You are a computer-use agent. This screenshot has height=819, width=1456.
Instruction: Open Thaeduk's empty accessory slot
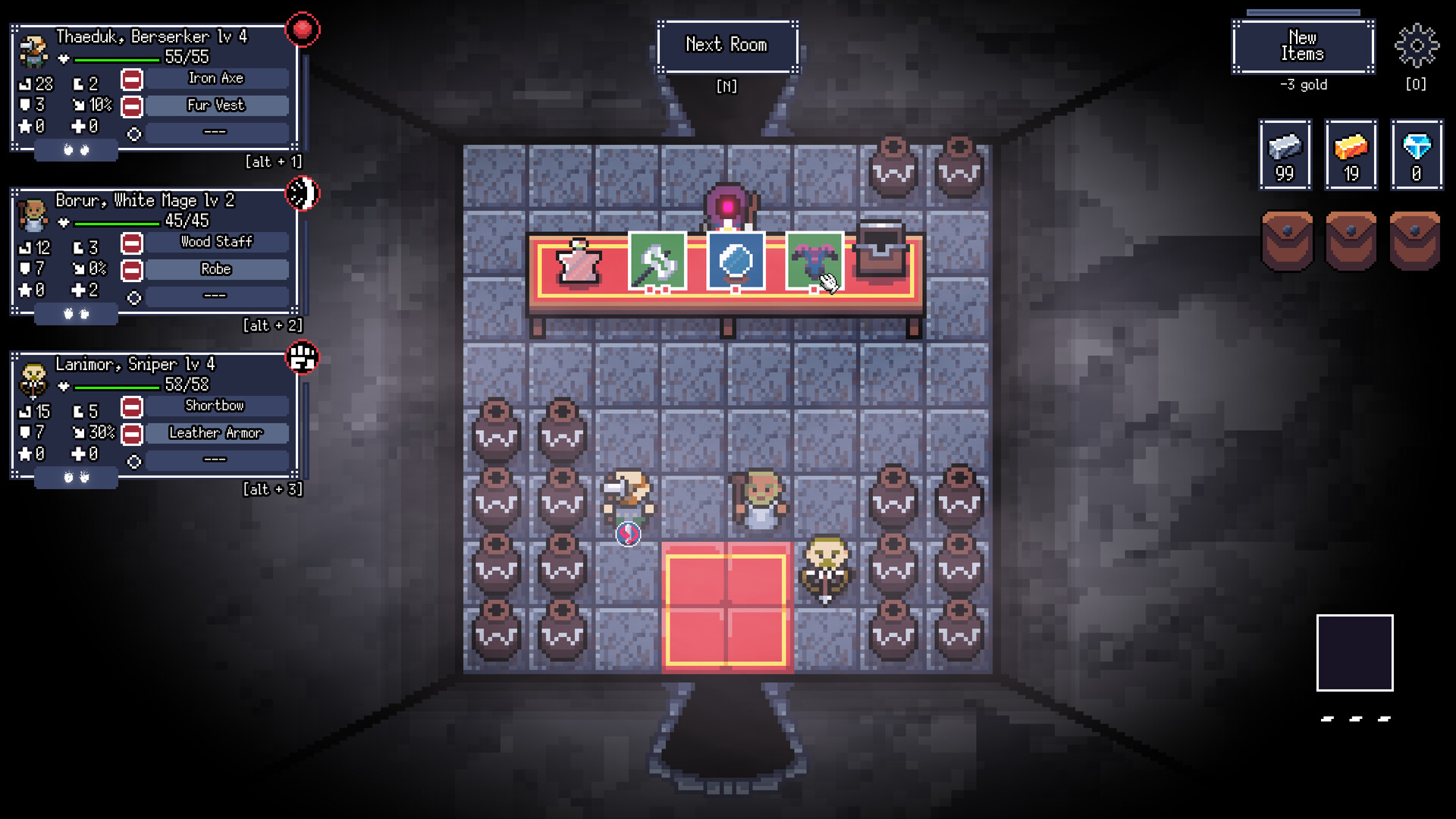click(215, 131)
